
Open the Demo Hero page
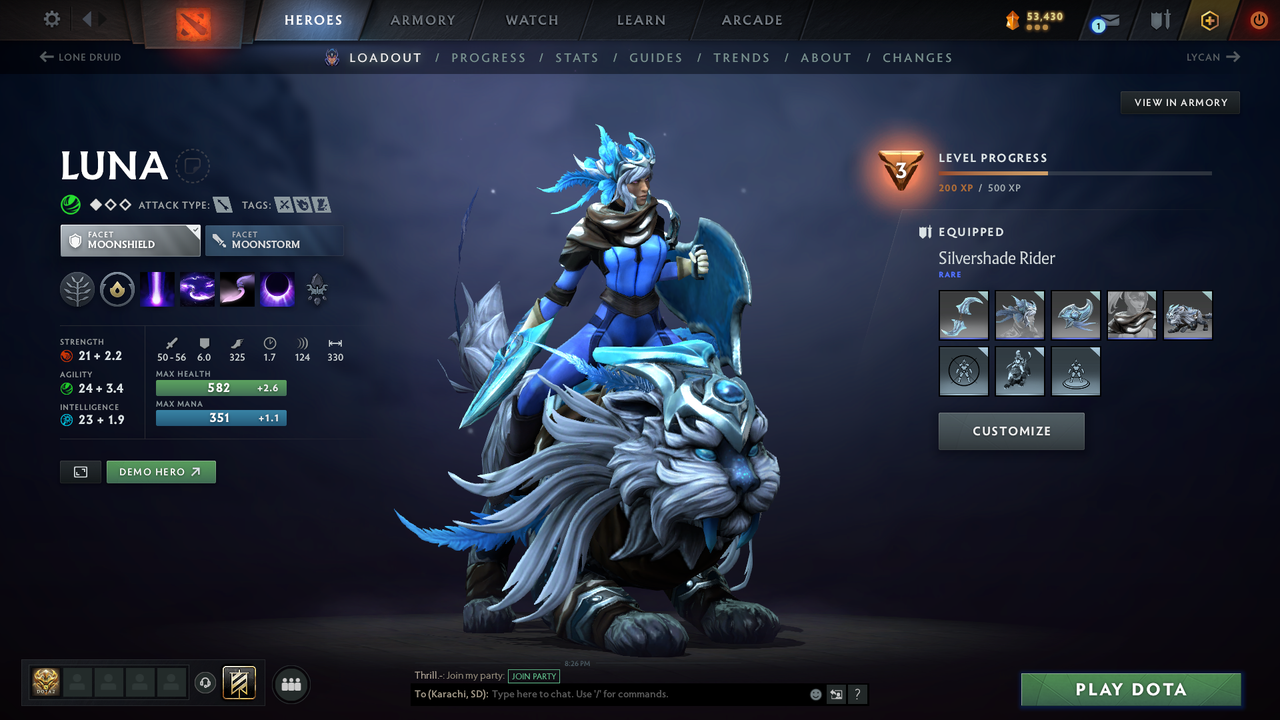(x=161, y=471)
